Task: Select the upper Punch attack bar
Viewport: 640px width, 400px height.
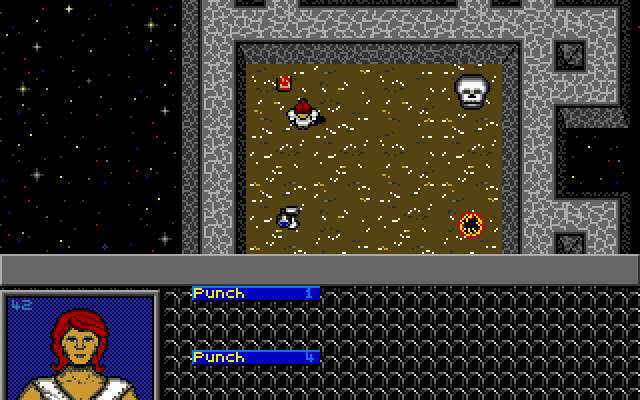Action: pos(255,293)
